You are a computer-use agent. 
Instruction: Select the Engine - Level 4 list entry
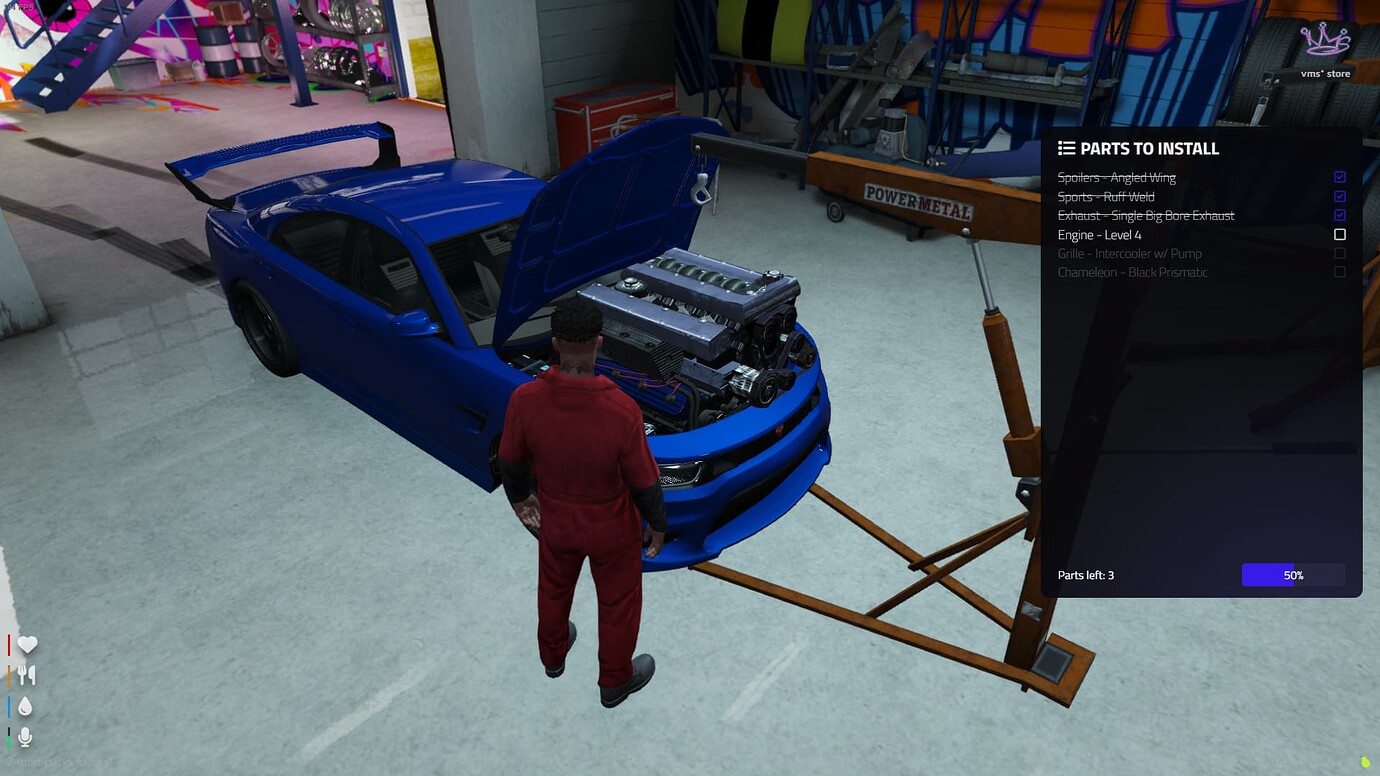point(1100,234)
